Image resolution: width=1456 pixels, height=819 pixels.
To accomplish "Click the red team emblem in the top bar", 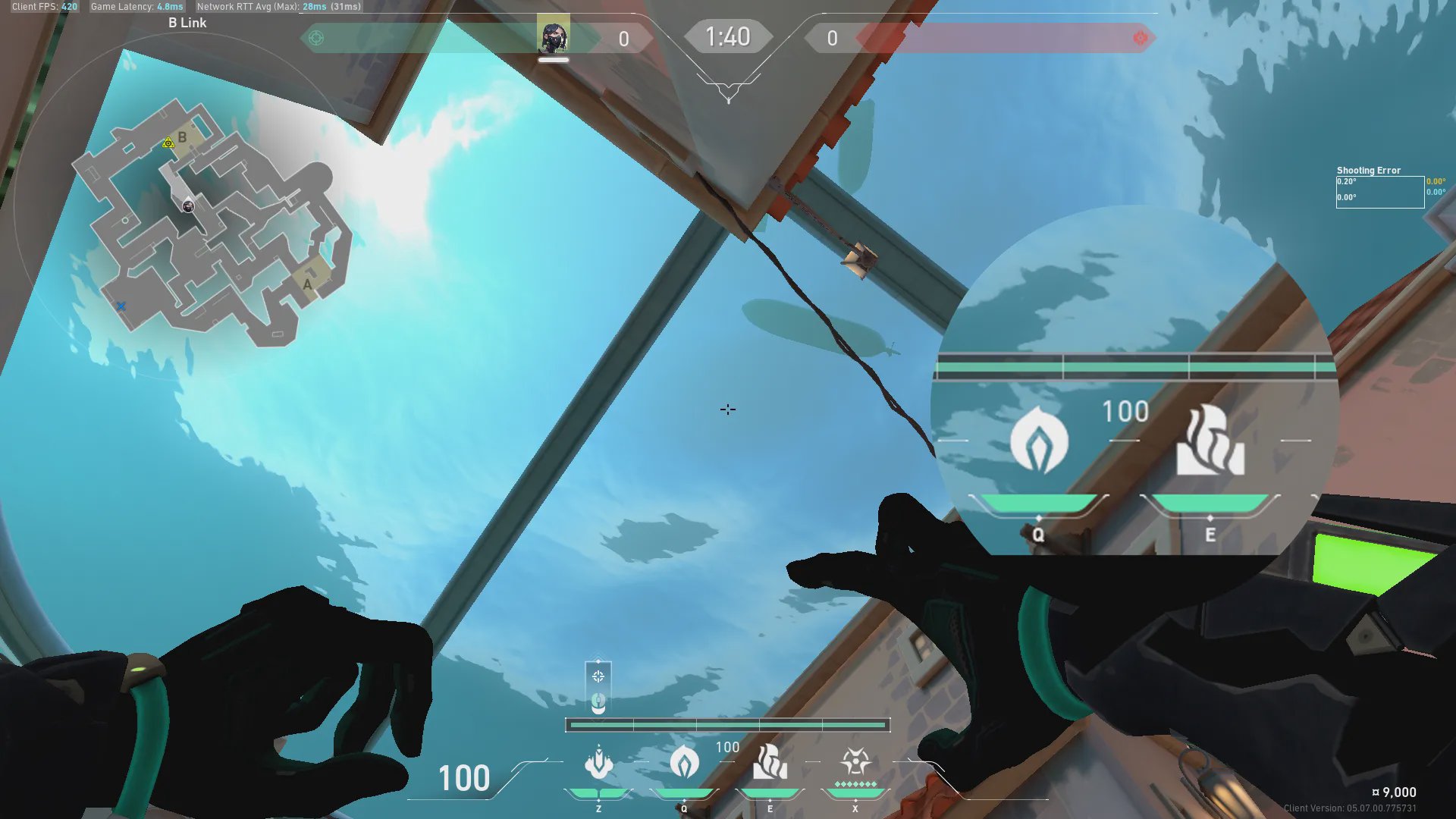I will (1140, 38).
